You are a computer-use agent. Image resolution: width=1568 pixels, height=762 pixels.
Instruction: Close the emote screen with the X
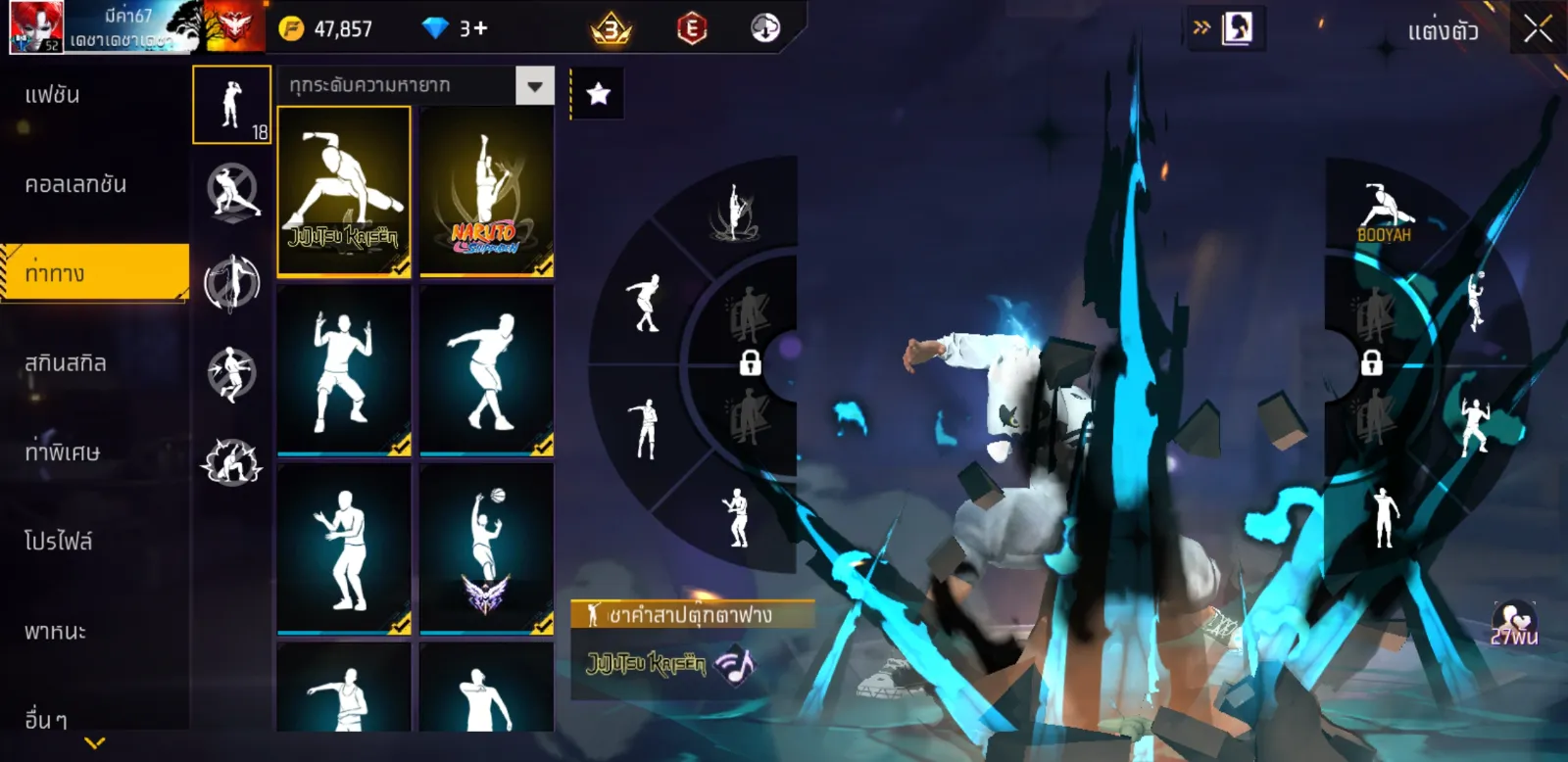1538,29
